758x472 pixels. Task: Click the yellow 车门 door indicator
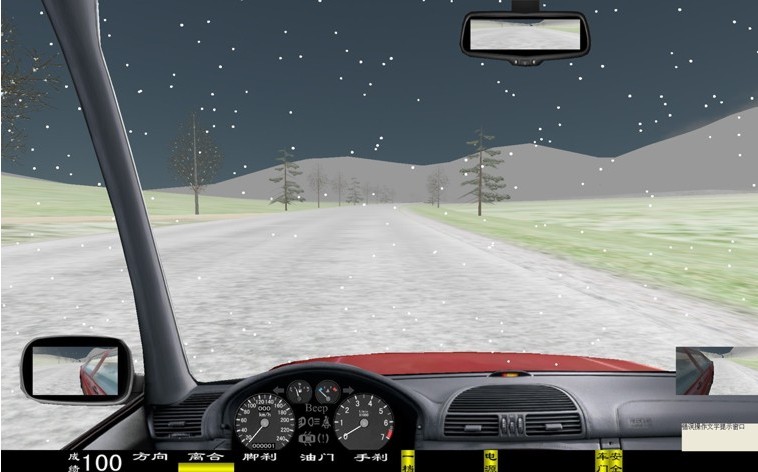click(601, 461)
